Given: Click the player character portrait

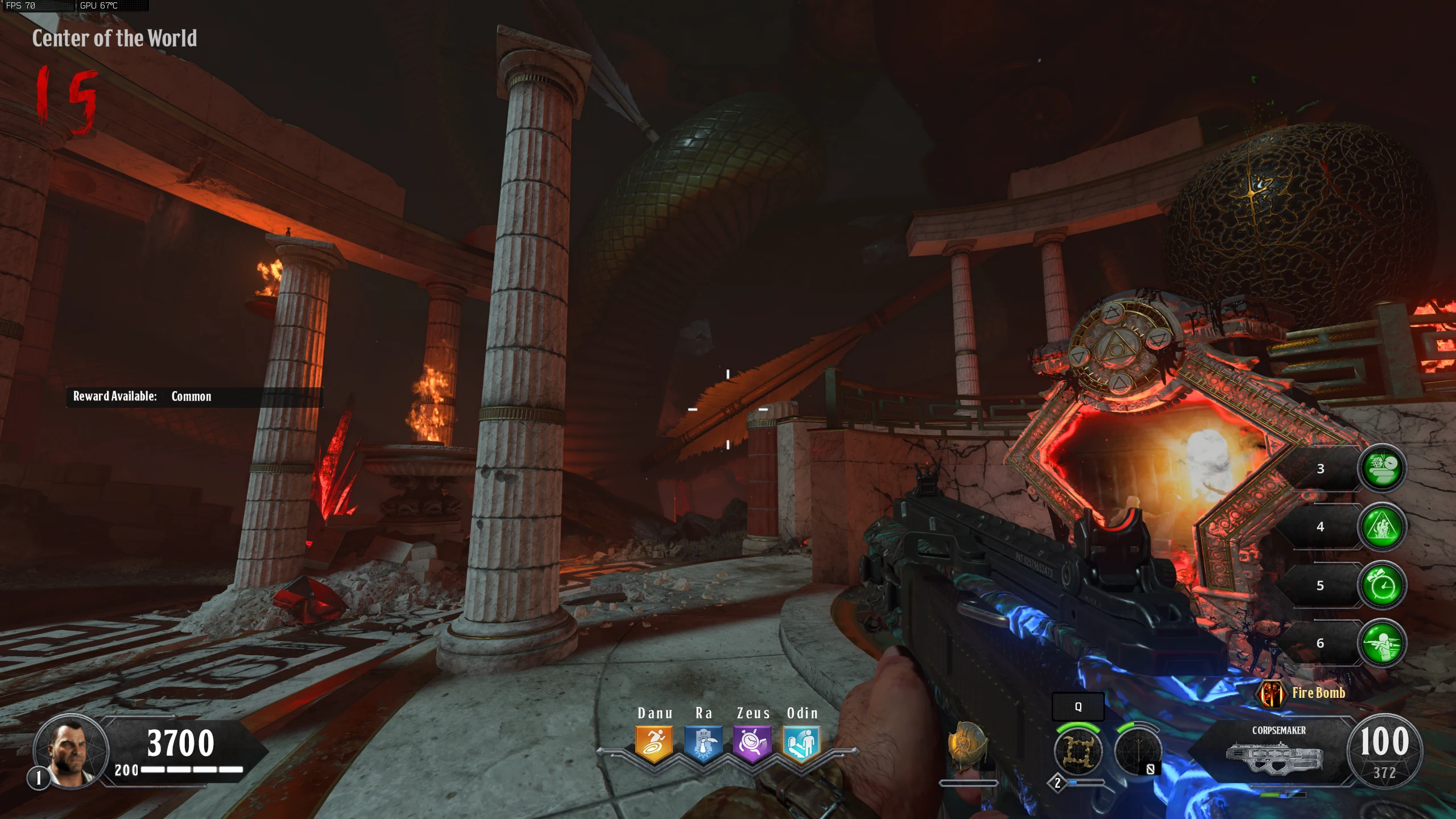Looking at the screenshot, I should pos(71,751).
